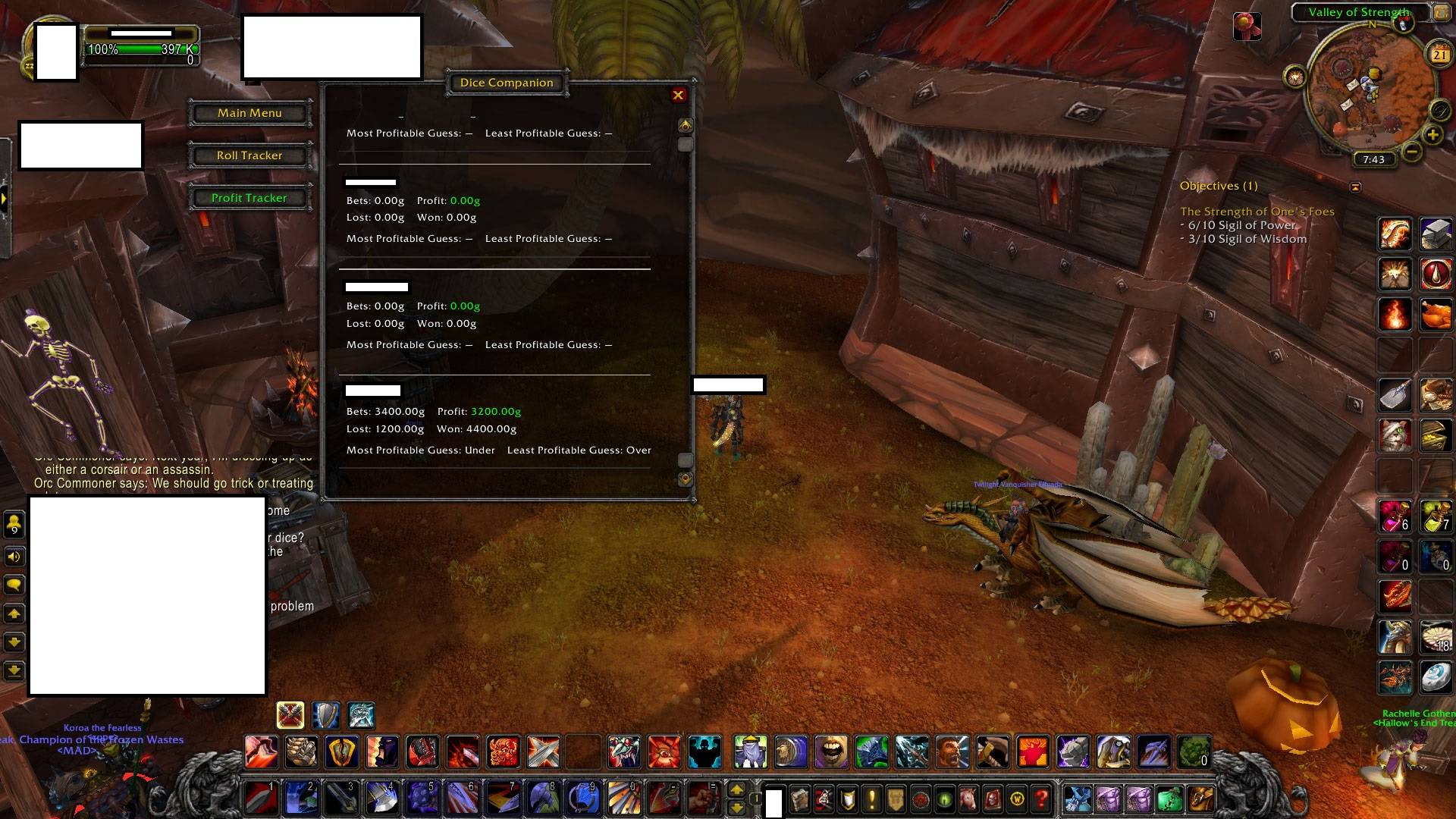Use the roast turkey food item

pyautogui.click(x=1435, y=314)
